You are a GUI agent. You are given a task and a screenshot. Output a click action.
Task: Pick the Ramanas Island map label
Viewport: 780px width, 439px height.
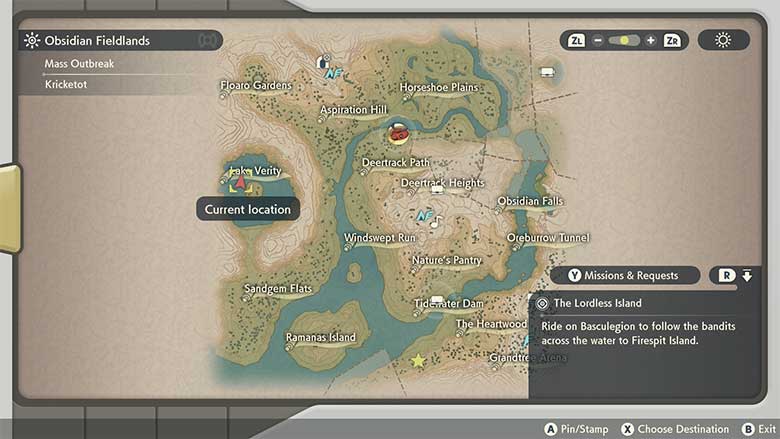(x=320, y=338)
